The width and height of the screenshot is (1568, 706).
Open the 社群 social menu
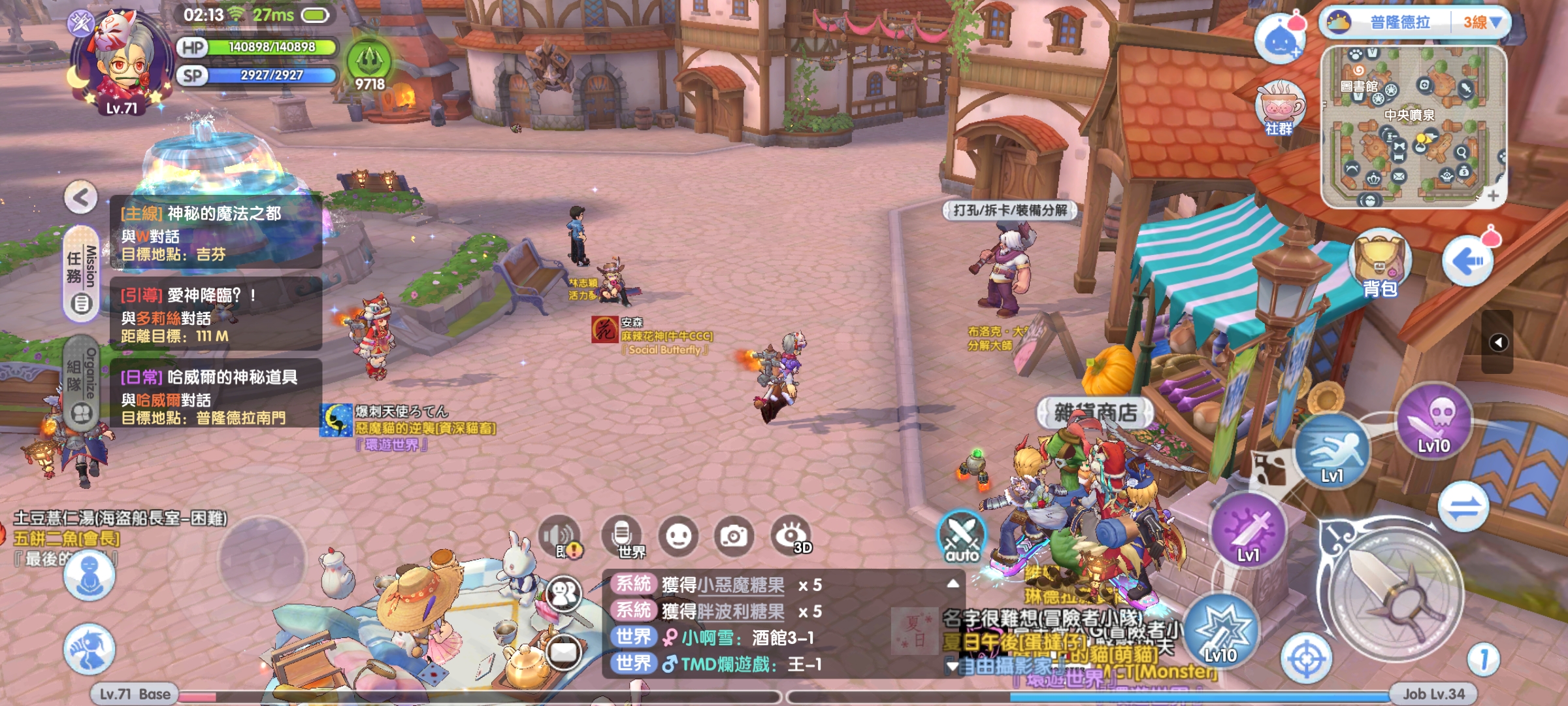pyautogui.click(x=1279, y=108)
